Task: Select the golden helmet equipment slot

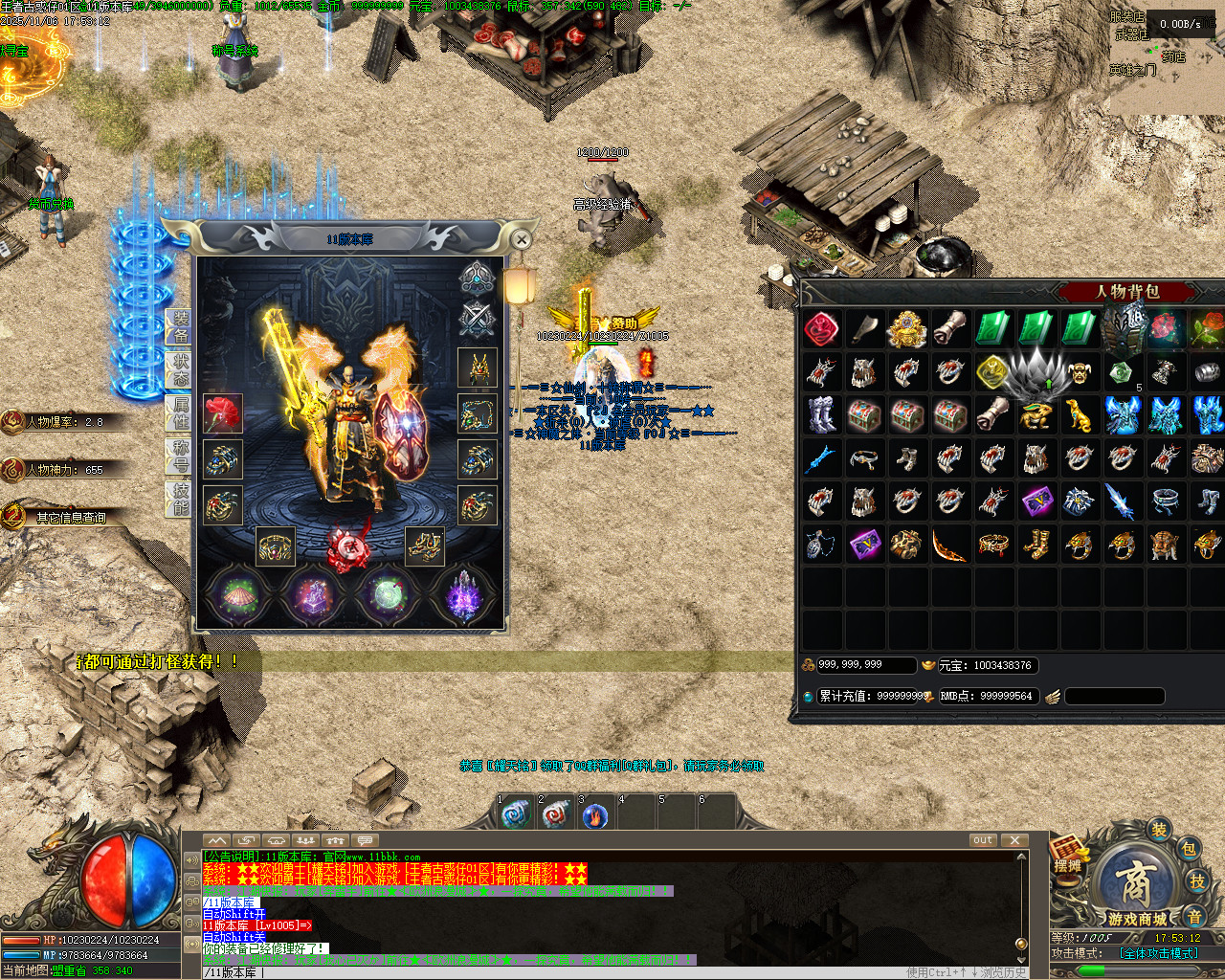Action: coord(477,367)
